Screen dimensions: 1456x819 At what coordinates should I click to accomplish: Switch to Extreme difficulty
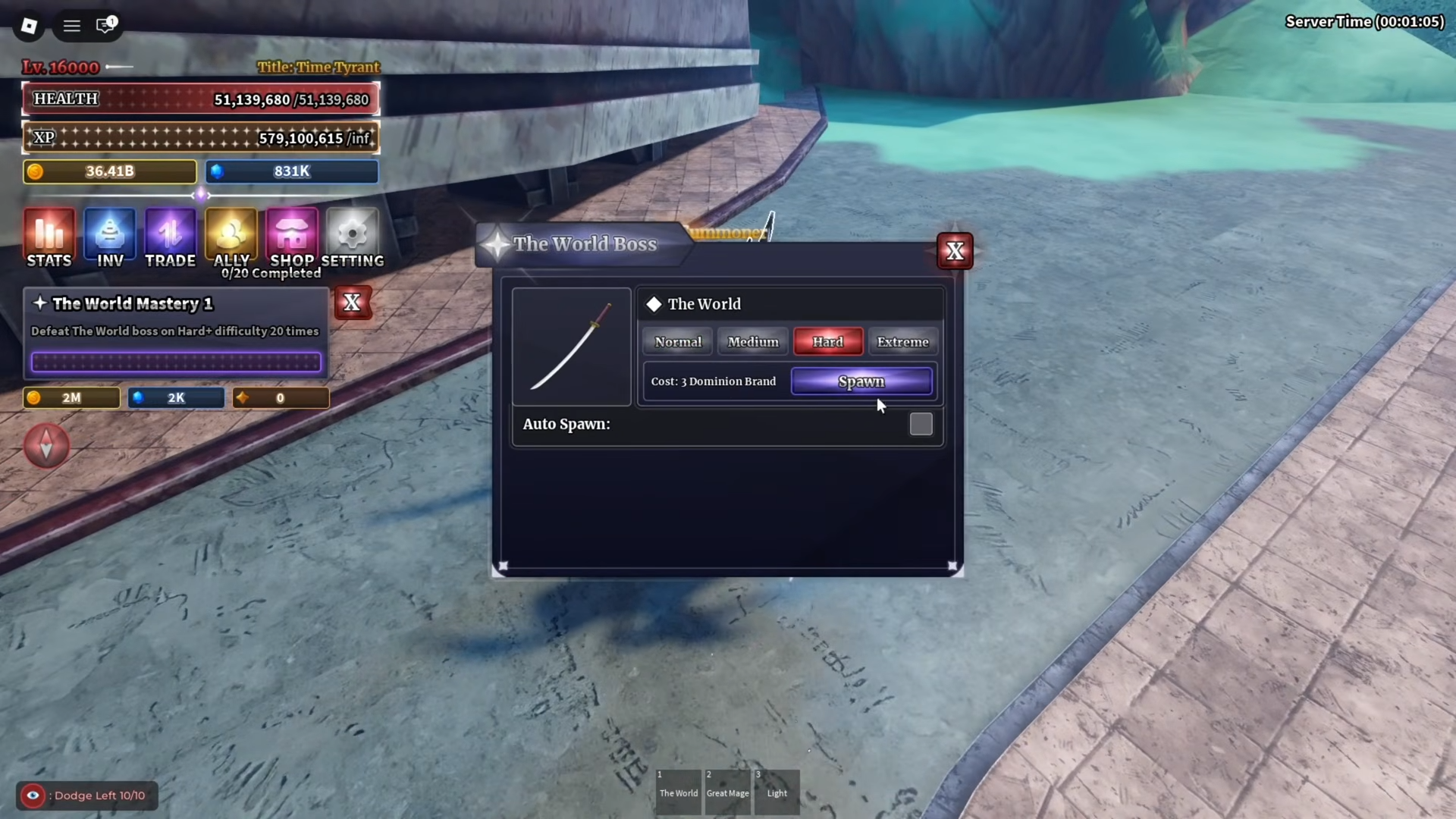pyautogui.click(x=902, y=342)
